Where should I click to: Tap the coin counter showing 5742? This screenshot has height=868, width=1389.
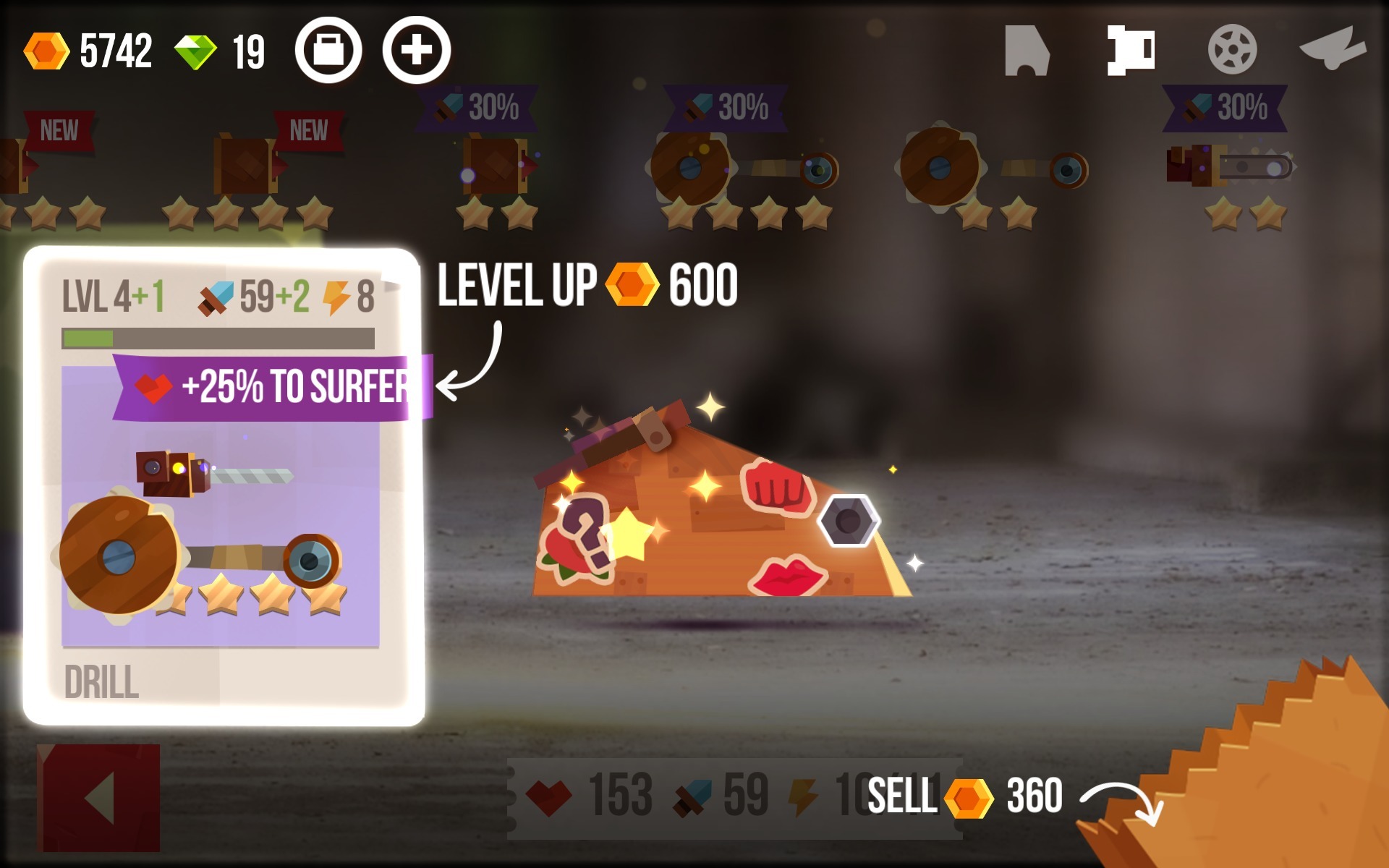pos(94,51)
